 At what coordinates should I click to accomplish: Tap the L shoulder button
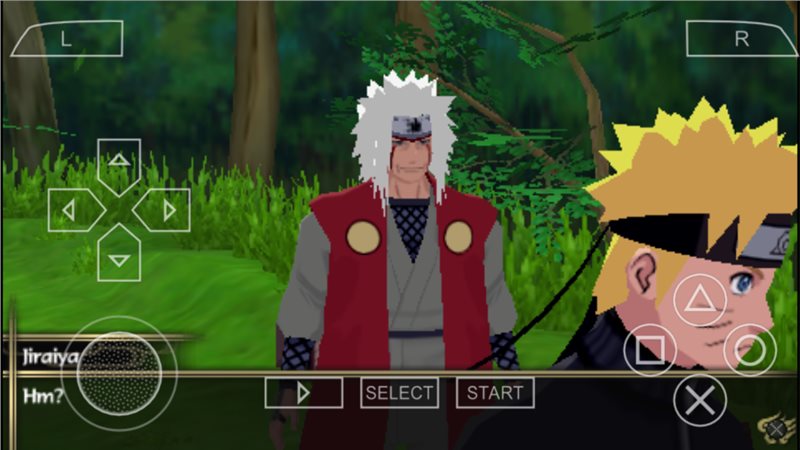(x=66, y=39)
